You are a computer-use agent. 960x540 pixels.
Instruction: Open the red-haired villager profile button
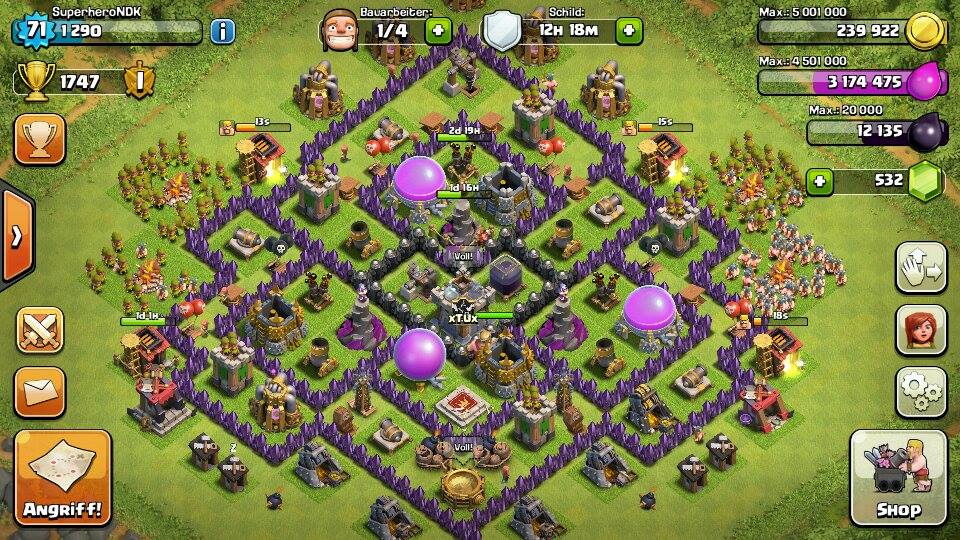920,329
